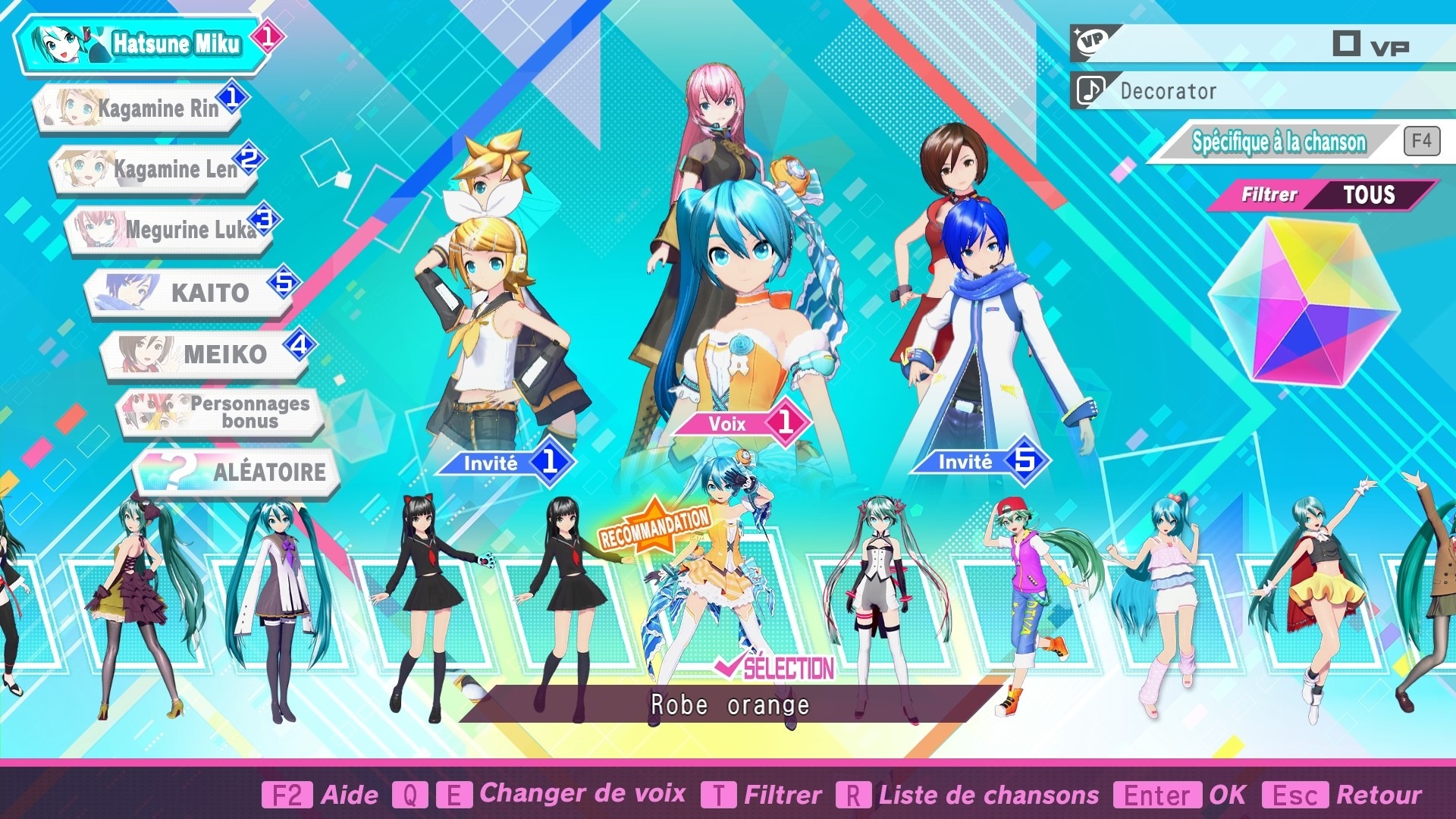1456x819 pixels.
Task: Choose the Invité 1 guest slot
Action: (506, 462)
